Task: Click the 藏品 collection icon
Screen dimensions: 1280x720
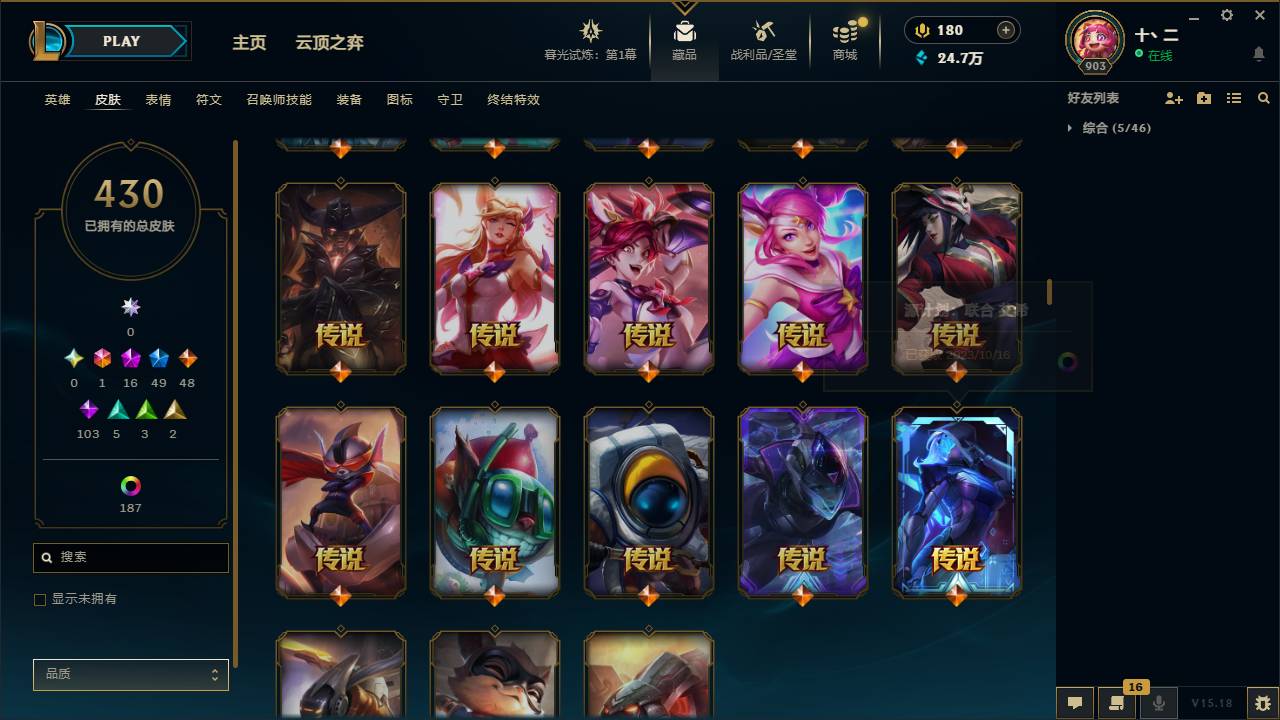Action: pos(684,30)
